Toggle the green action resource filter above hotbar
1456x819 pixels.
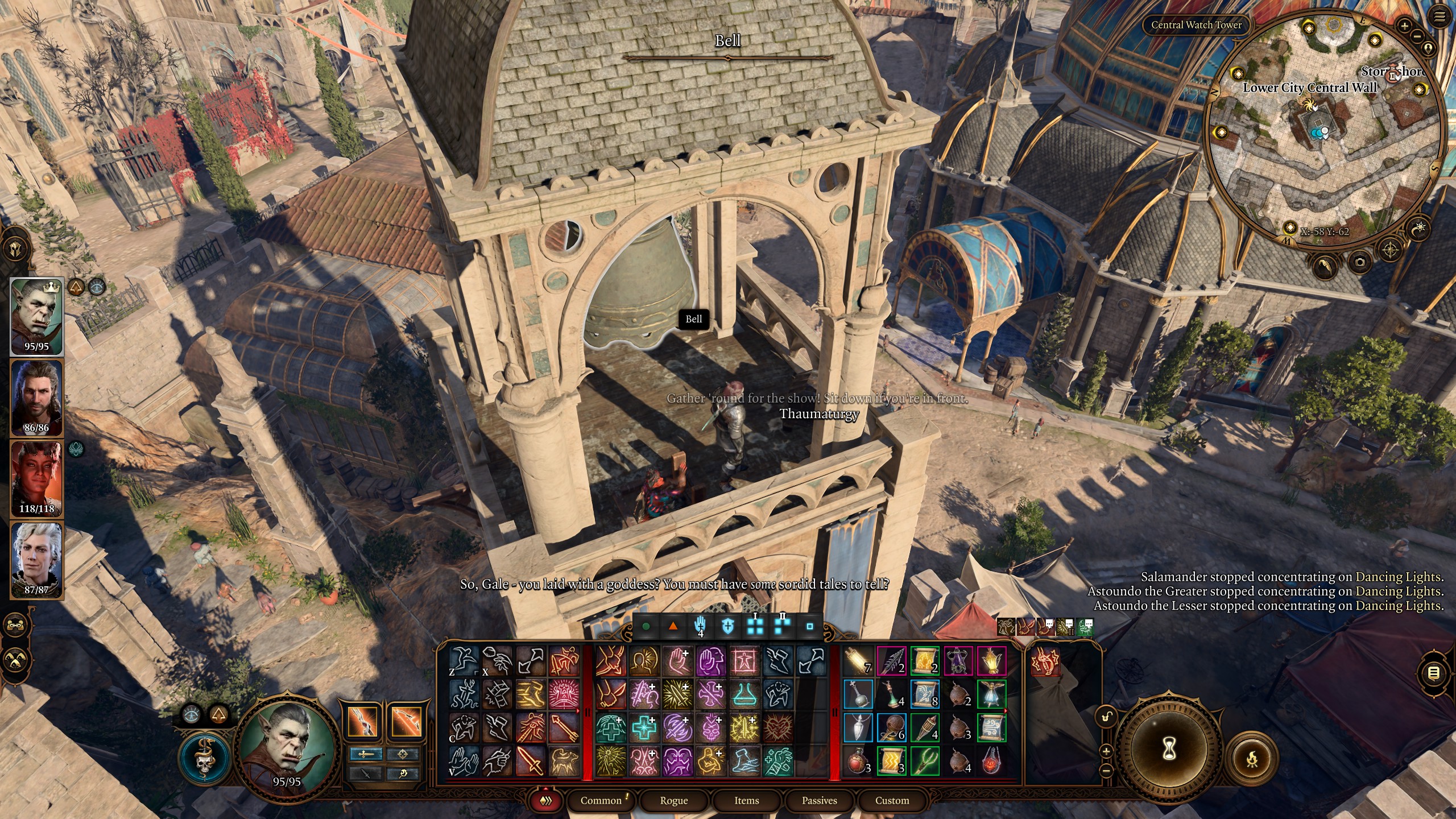646,626
